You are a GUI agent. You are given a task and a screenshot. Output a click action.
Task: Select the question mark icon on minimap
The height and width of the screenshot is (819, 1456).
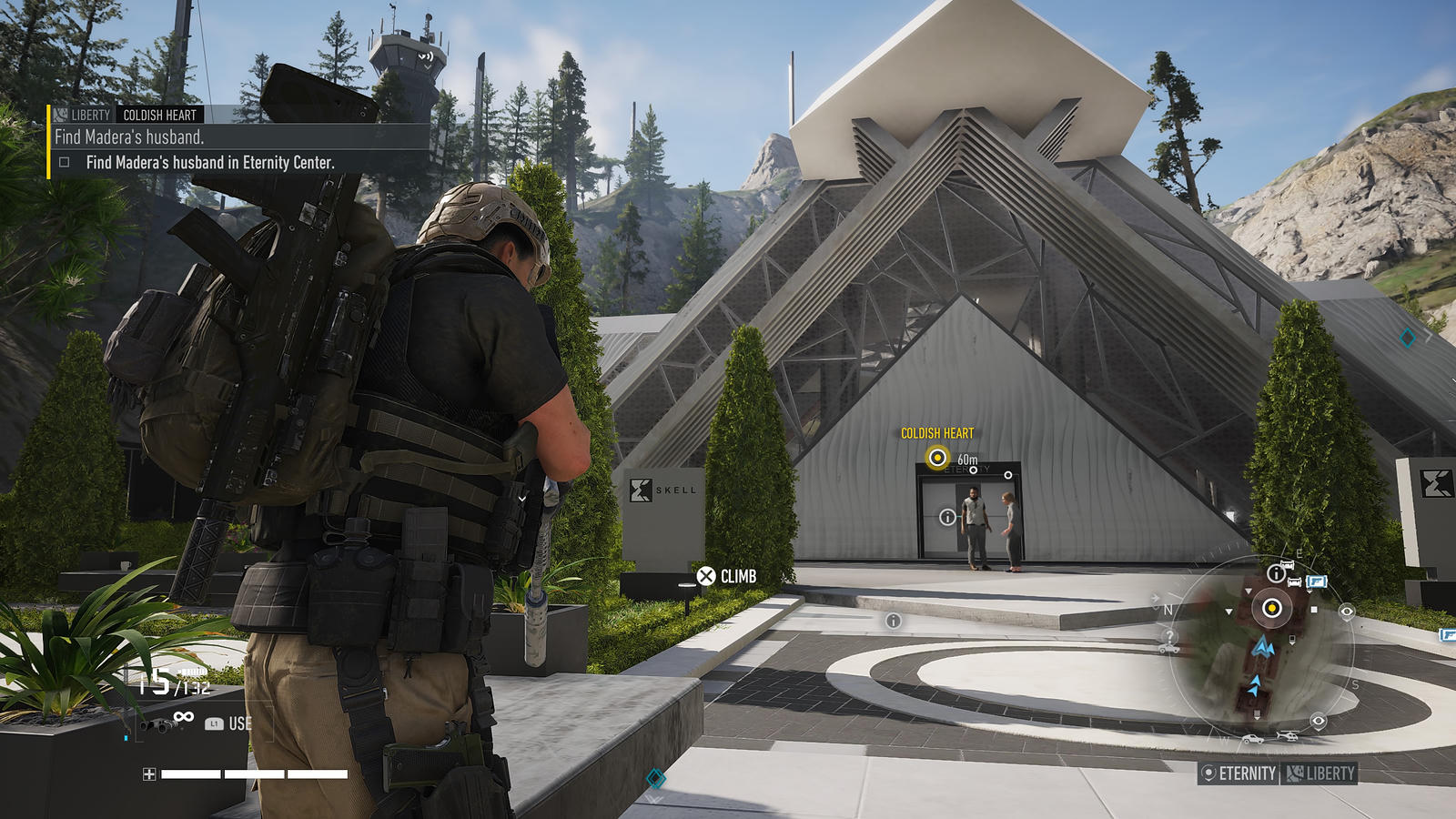[x=1170, y=637]
